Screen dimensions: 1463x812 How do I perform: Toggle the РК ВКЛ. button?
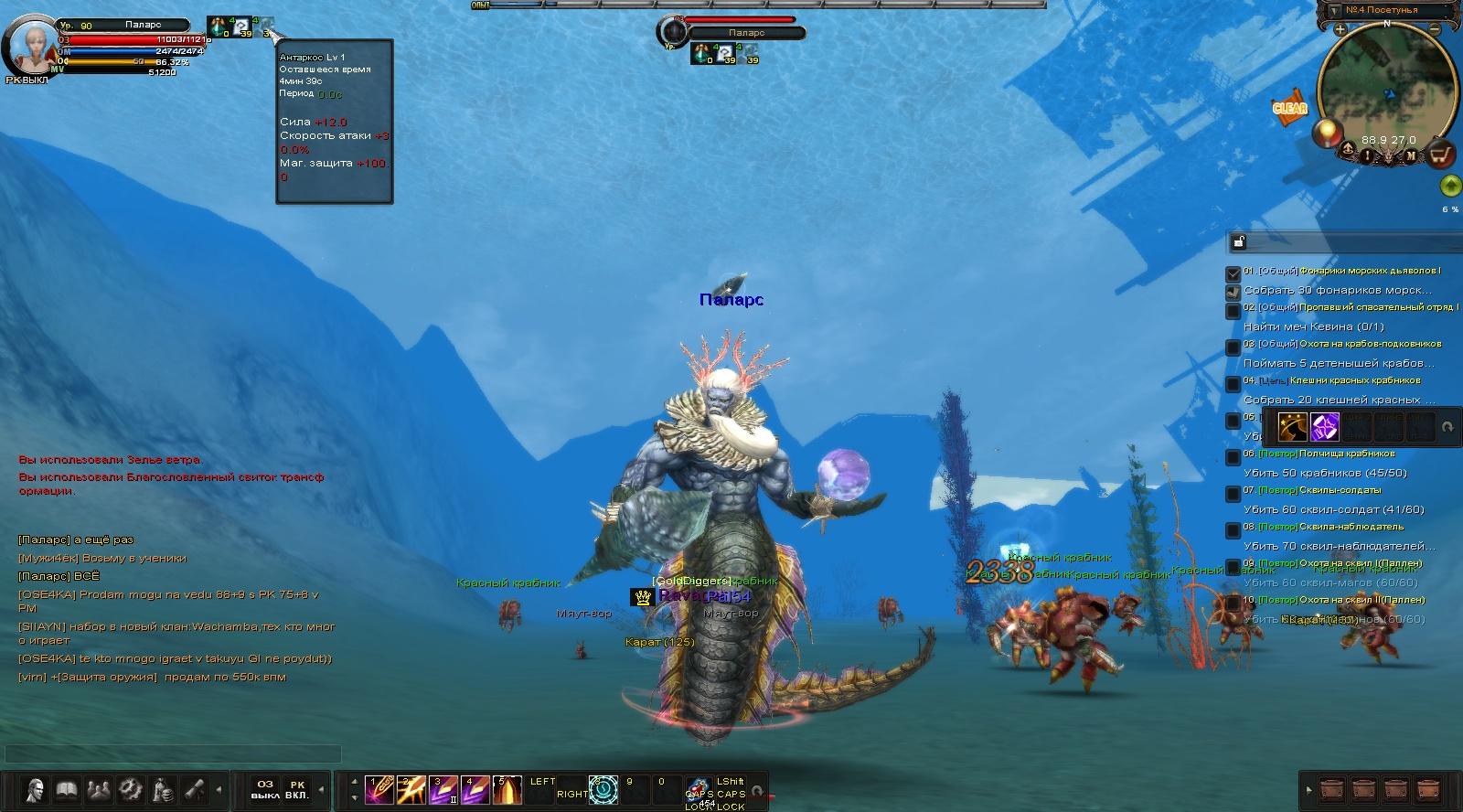[297, 789]
